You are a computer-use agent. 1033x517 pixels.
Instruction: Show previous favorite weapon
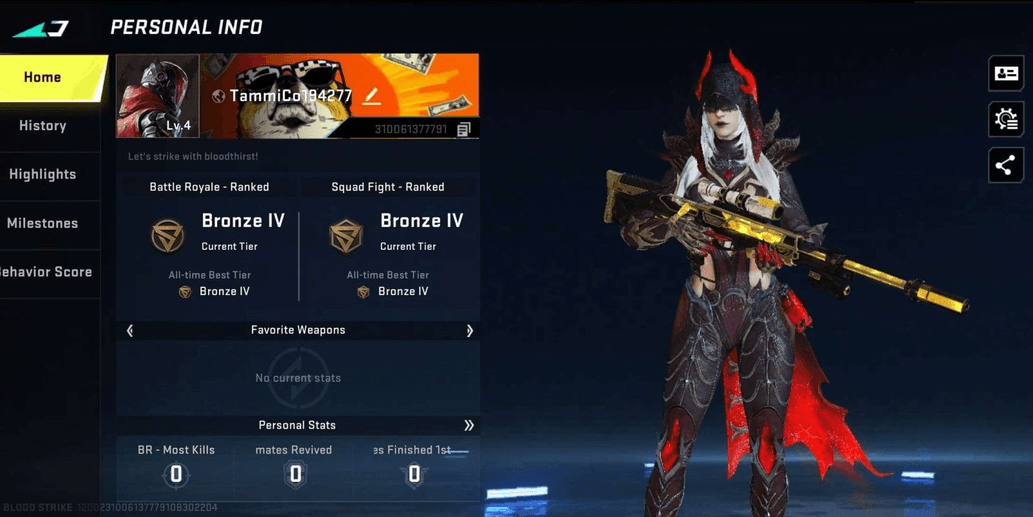[x=130, y=330]
